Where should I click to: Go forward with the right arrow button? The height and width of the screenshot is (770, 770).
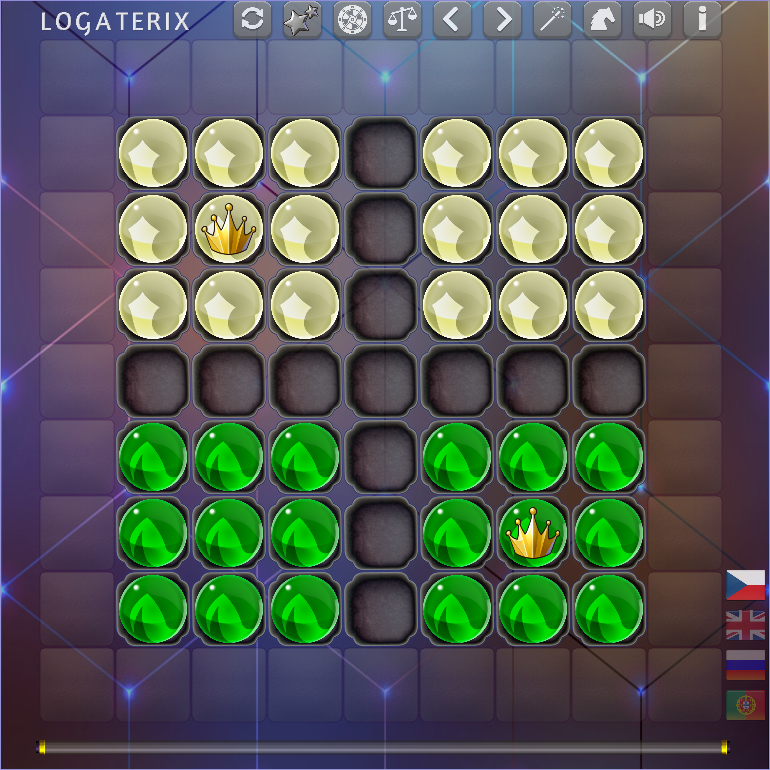[x=503, y=20]
